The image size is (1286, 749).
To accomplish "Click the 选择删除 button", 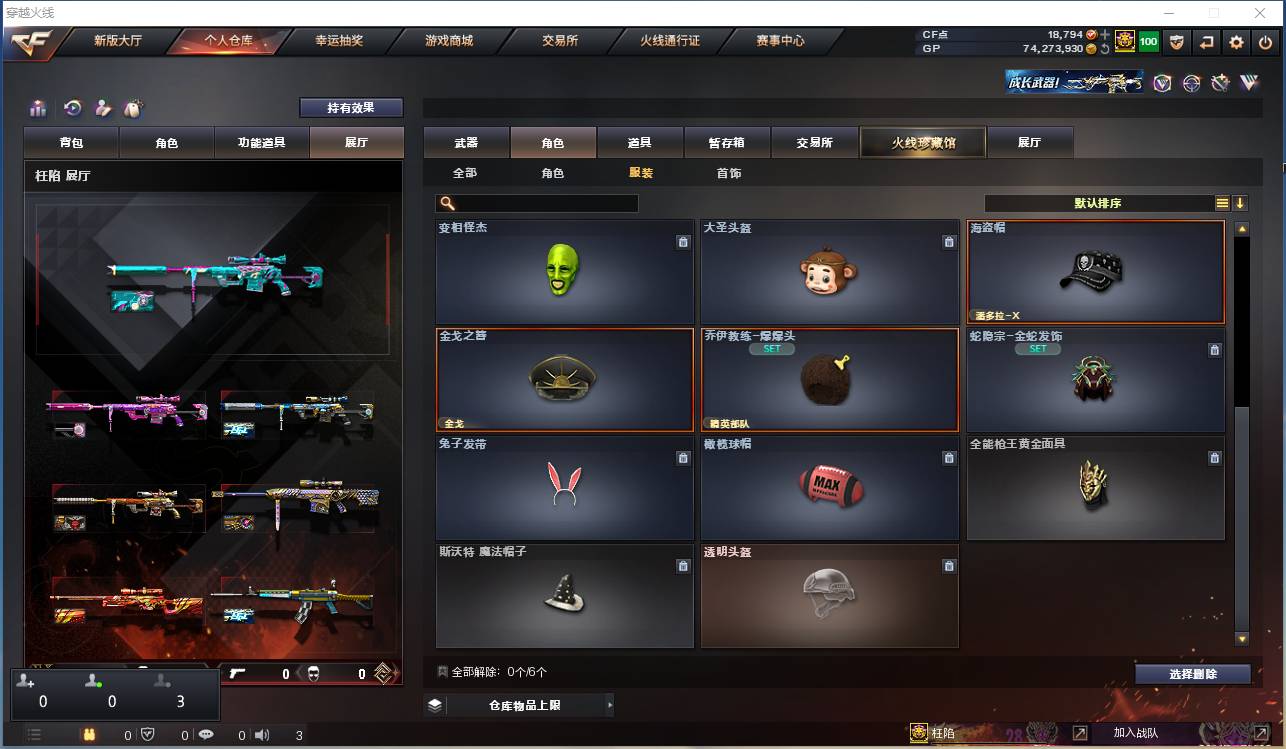I will 1192,673.
